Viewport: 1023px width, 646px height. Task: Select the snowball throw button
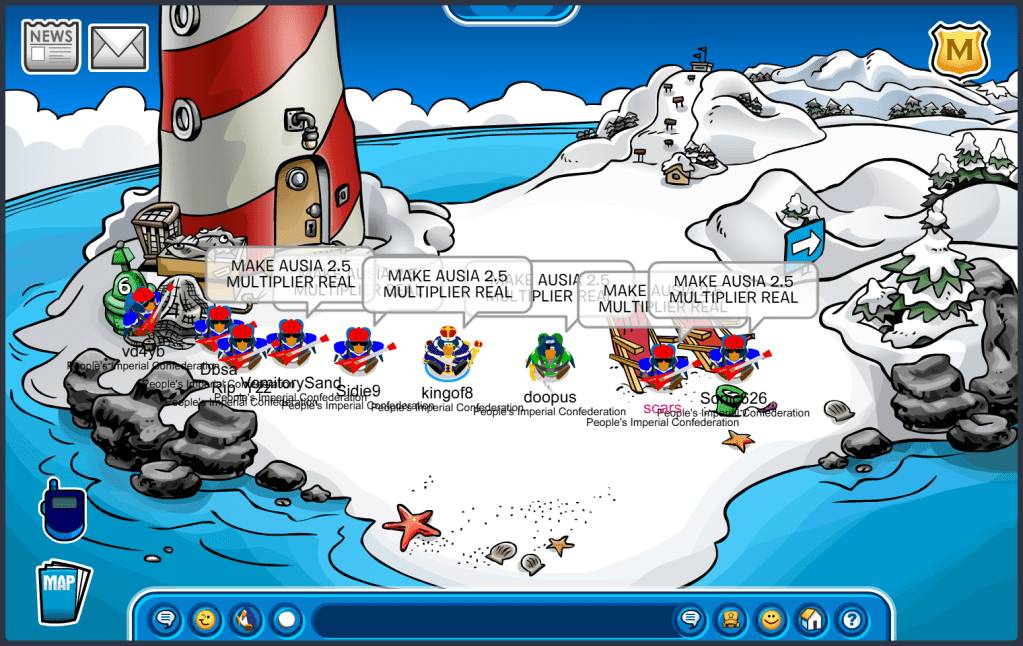point(287,620)
